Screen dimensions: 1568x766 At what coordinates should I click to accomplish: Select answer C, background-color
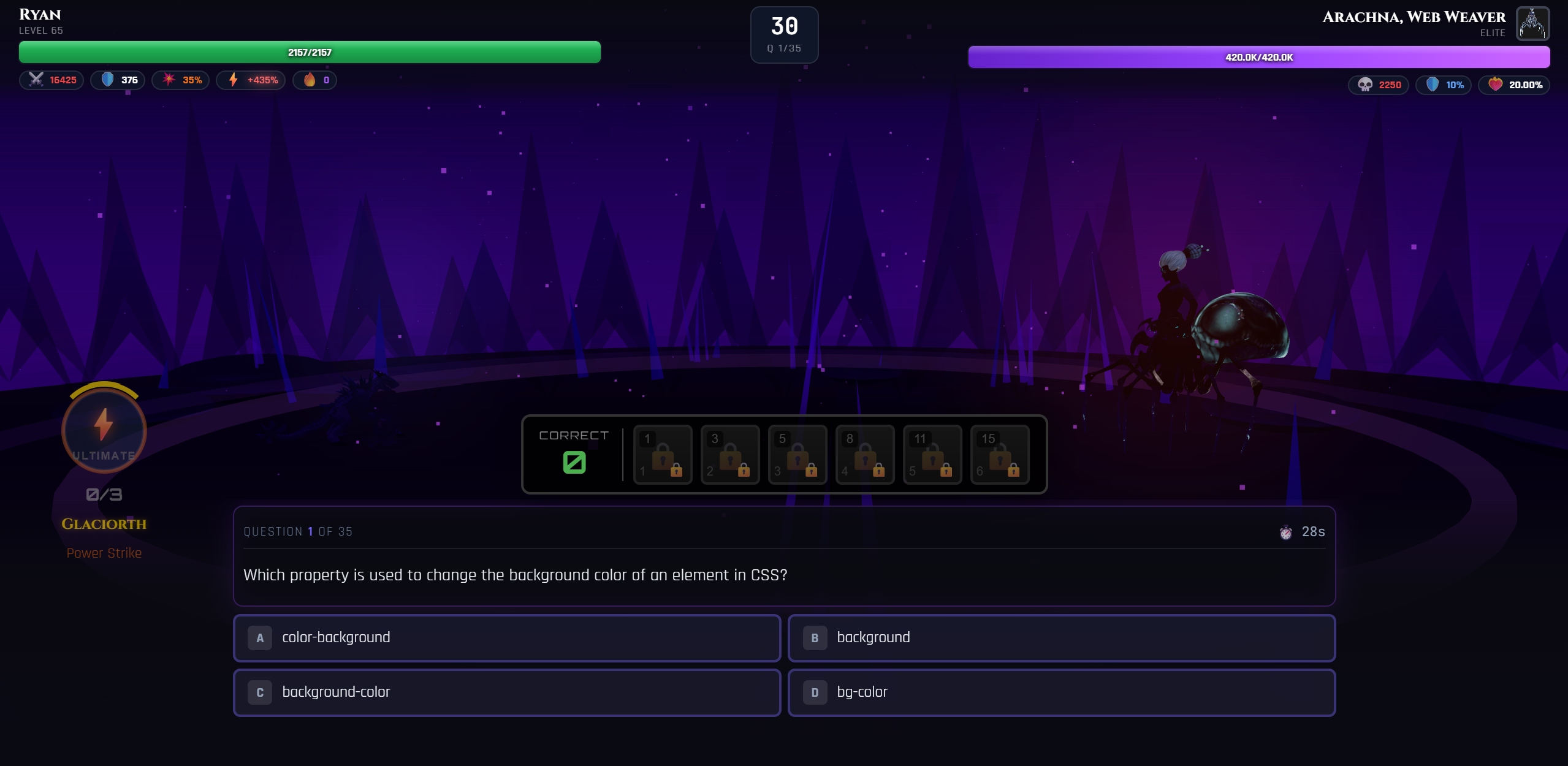(x=507, y=692)
